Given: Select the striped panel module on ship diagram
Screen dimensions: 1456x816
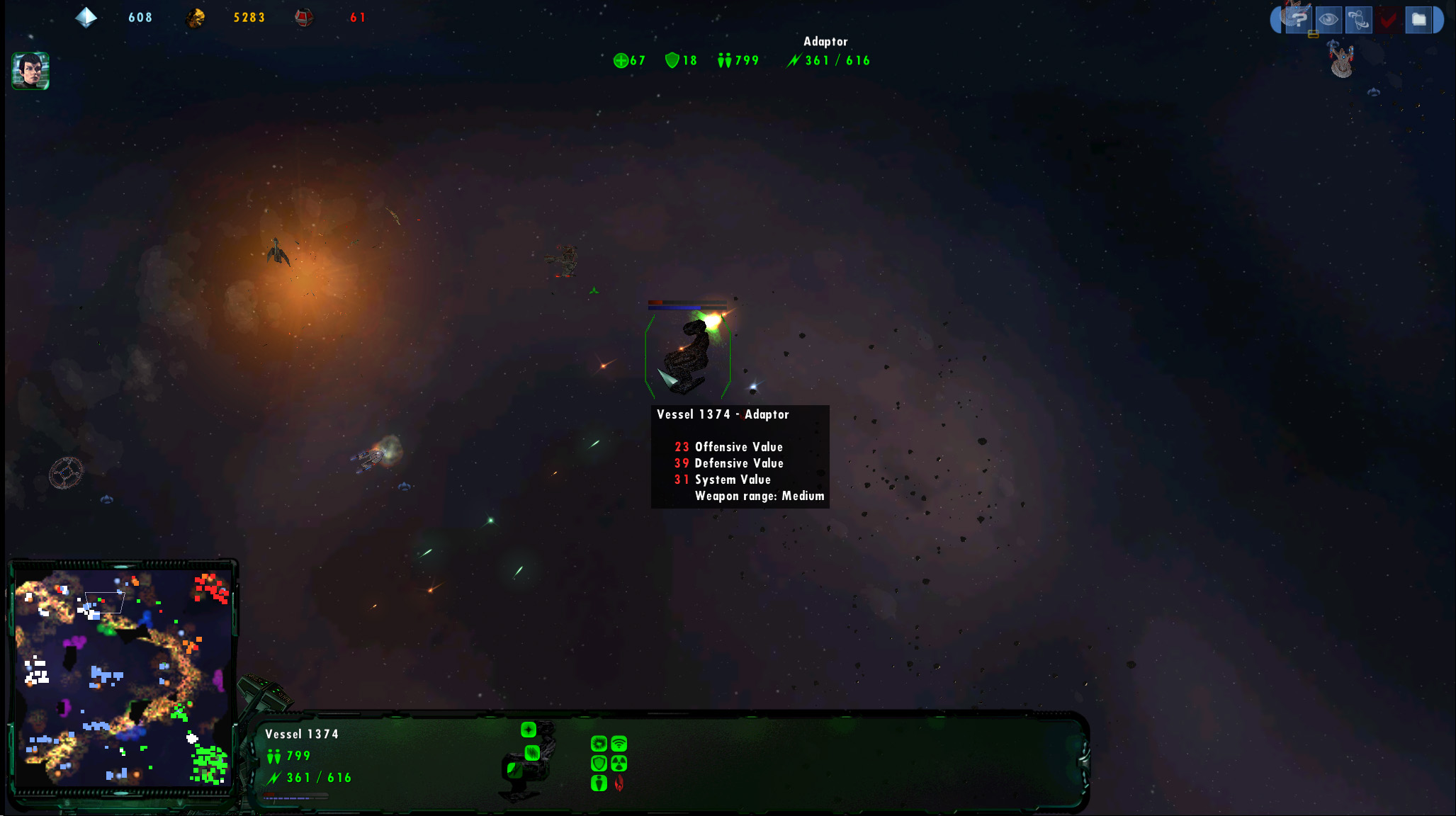Looking at the screenshot, I should point(532,752).
